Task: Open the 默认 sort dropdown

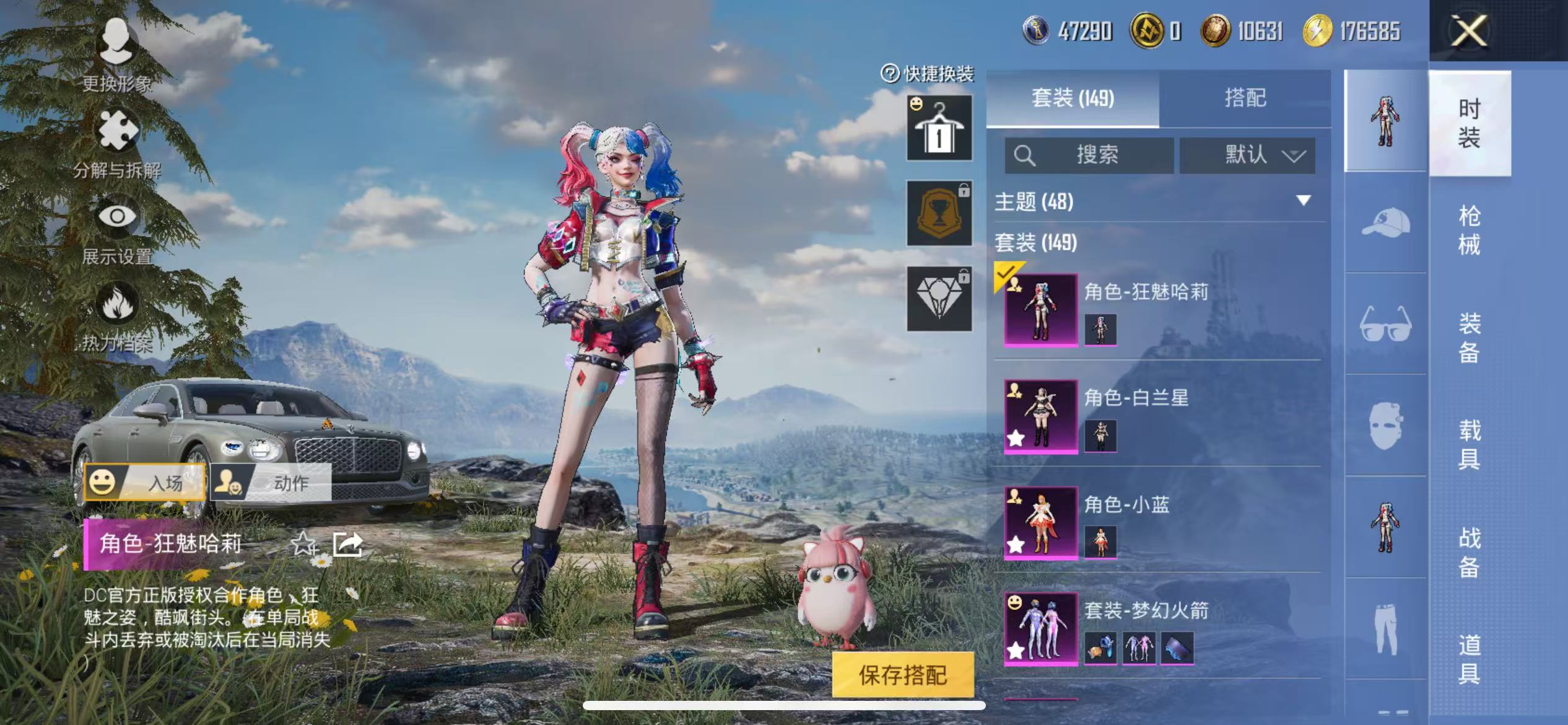Action: pyautogui.click(x=1247, y=155)
